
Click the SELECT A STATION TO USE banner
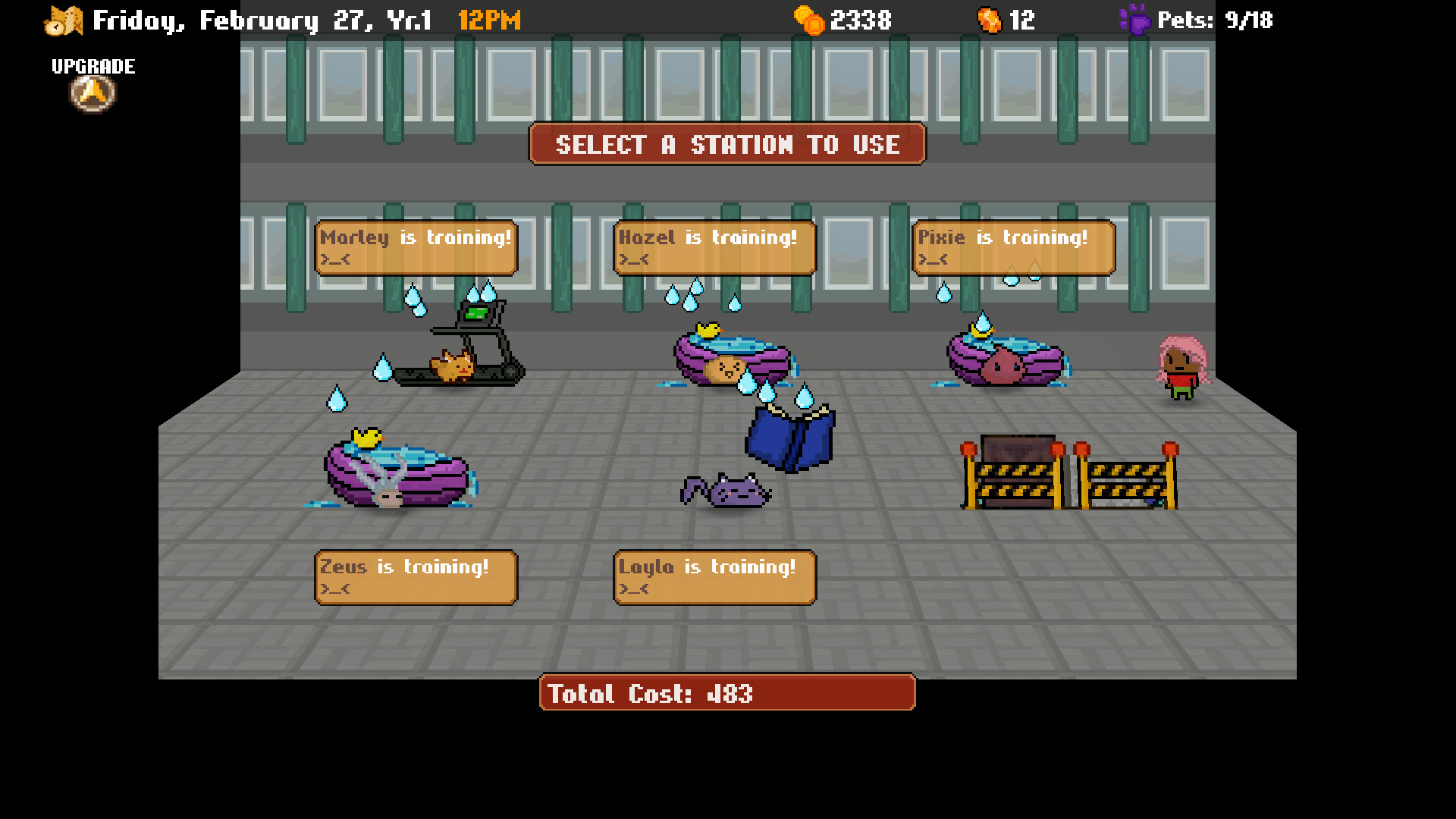click(726, 144)
